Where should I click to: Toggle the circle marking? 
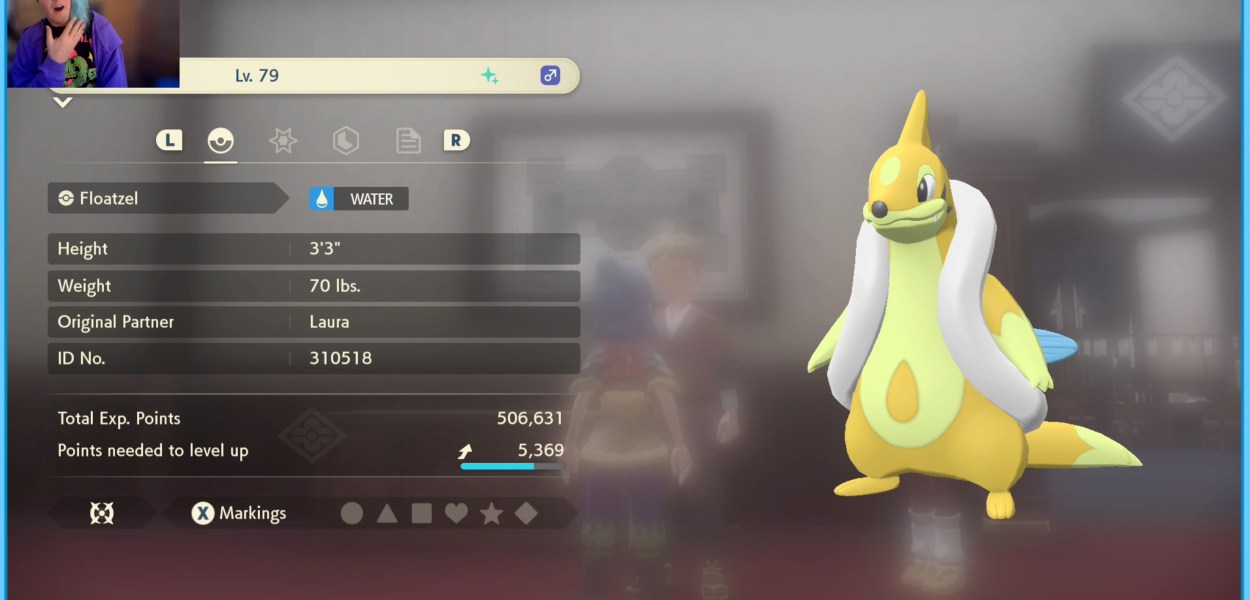[x=352, y=514]
